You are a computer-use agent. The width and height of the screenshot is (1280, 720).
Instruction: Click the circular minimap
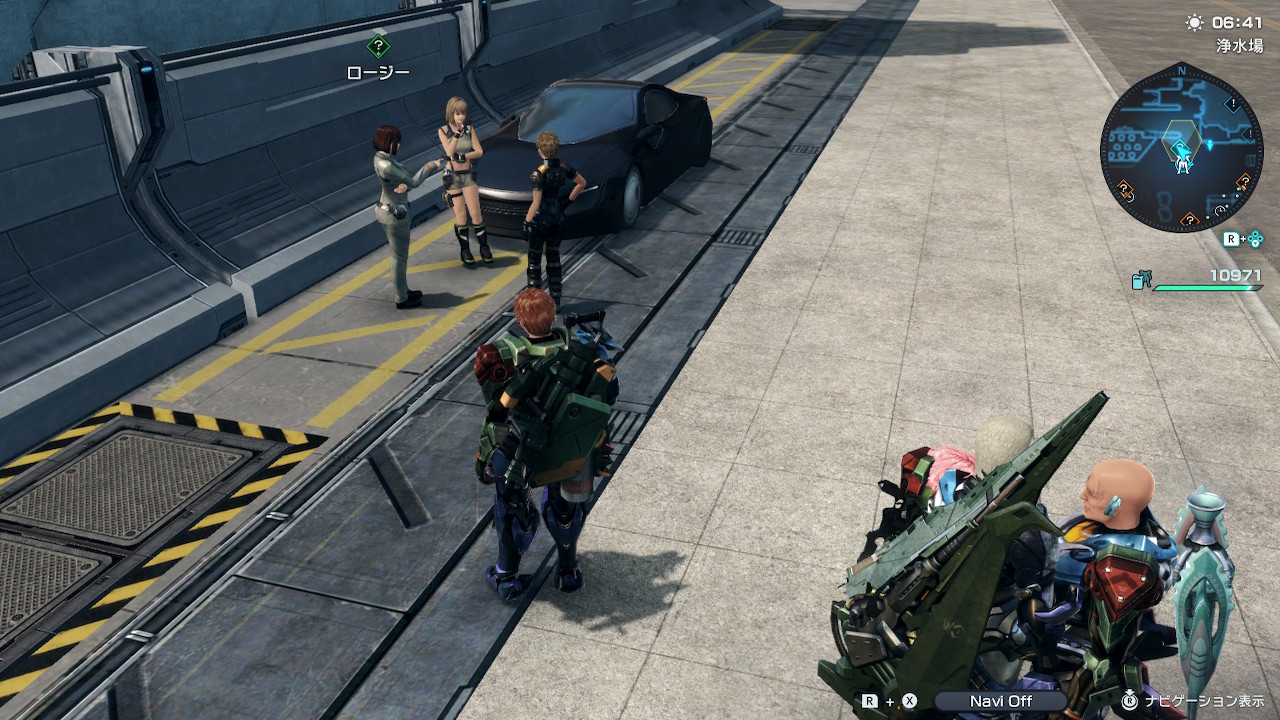pyautogui.click(x=1181, y=149)
